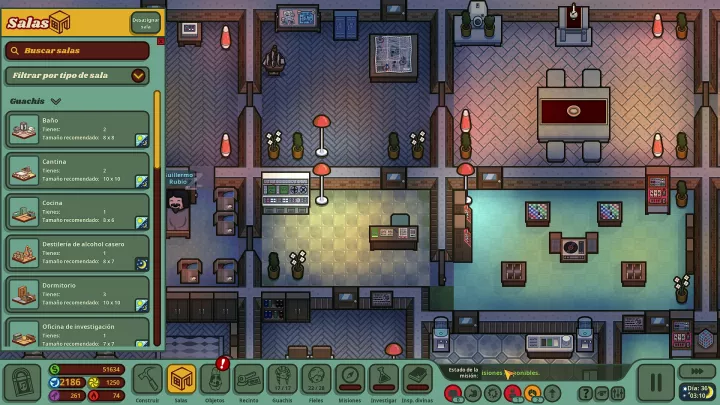The height and width of the screenshot is (405, 720).
Task: Open the Recinto menu
Action: click(x=248, y=381)
